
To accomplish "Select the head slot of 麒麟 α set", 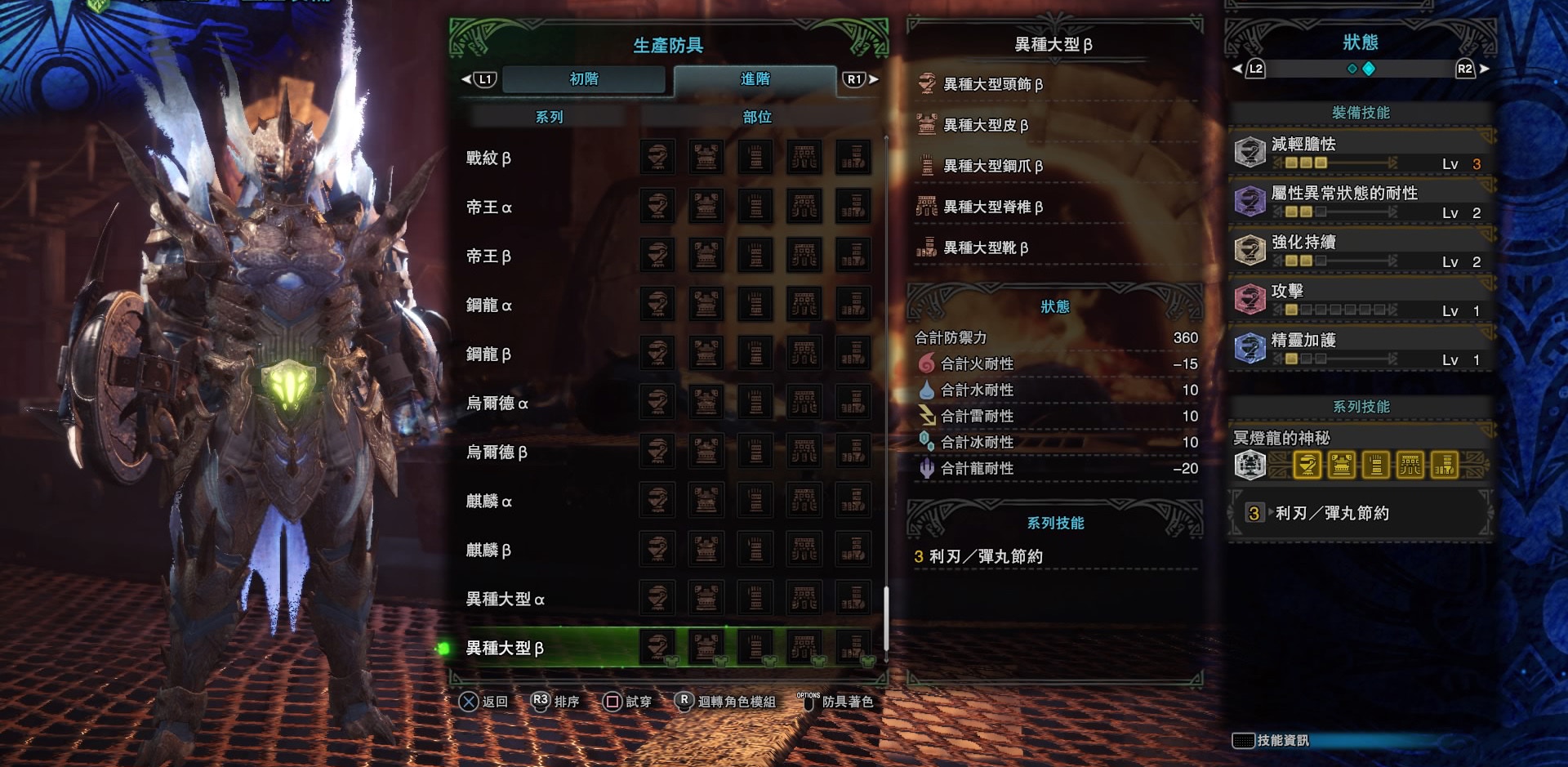I will [656, 500].
